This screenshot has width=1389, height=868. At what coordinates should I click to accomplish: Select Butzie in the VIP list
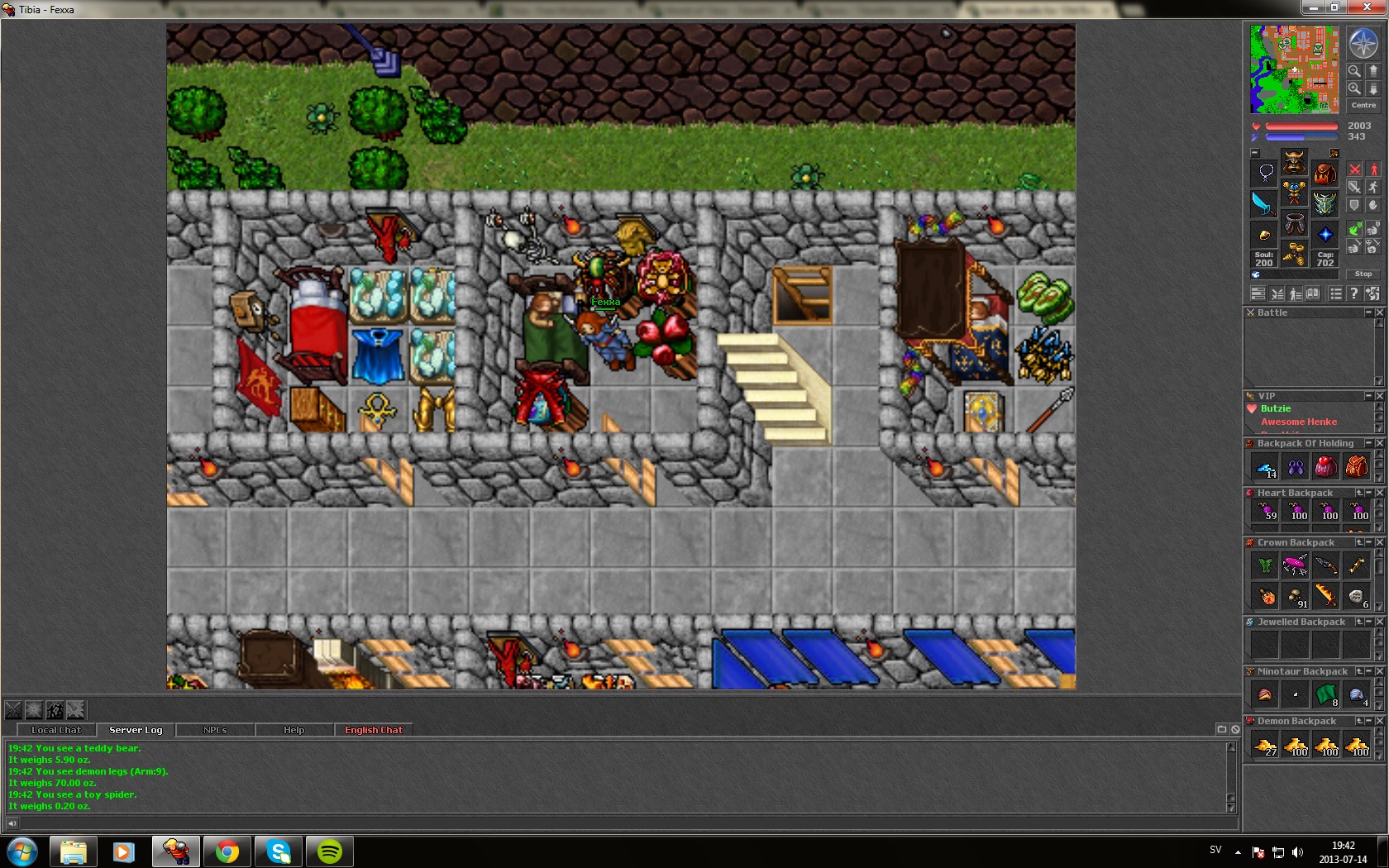1276,408
